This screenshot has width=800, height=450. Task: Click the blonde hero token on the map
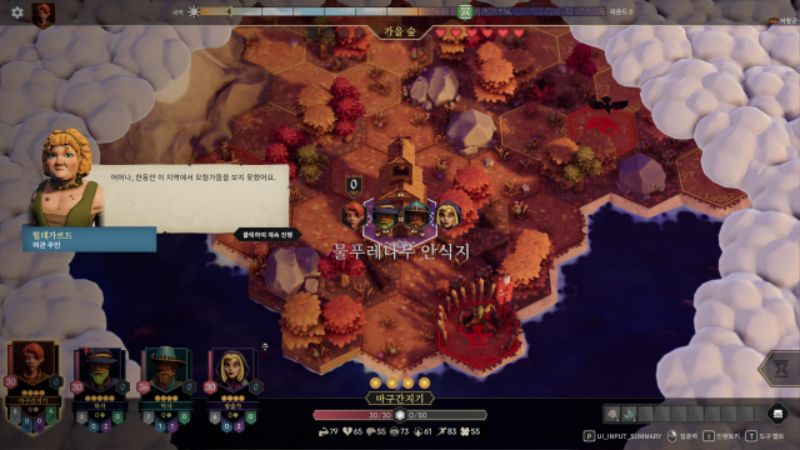point(448,214)
